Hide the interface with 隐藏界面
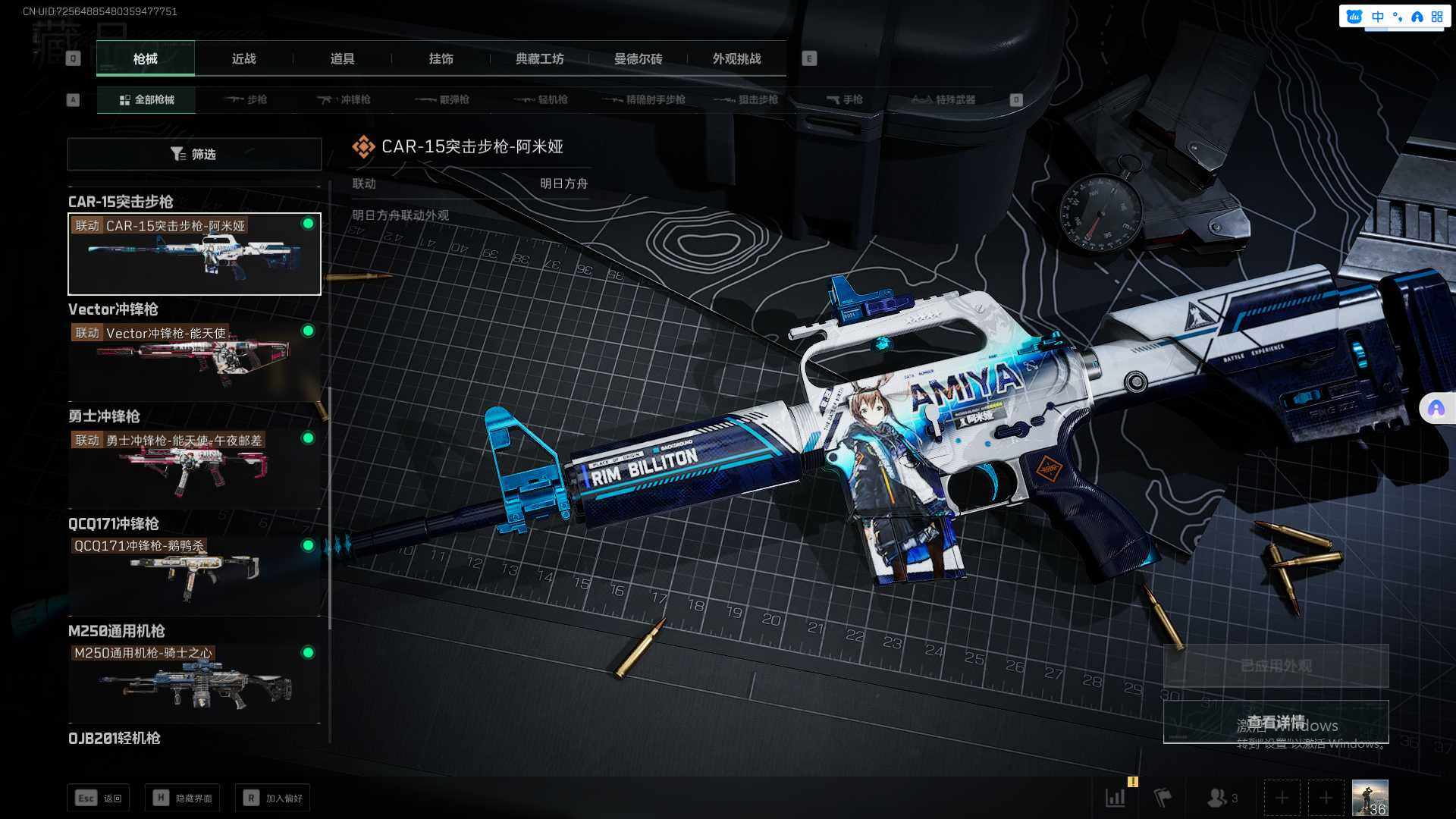The height and width of the screenshot is (819, 1456). pyautogui.click(x=183, y=798)
